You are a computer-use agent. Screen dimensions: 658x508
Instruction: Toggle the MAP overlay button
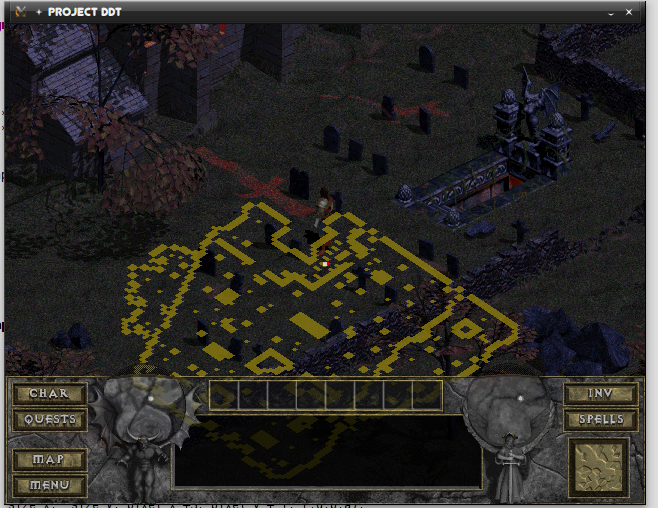coord(49,460)
